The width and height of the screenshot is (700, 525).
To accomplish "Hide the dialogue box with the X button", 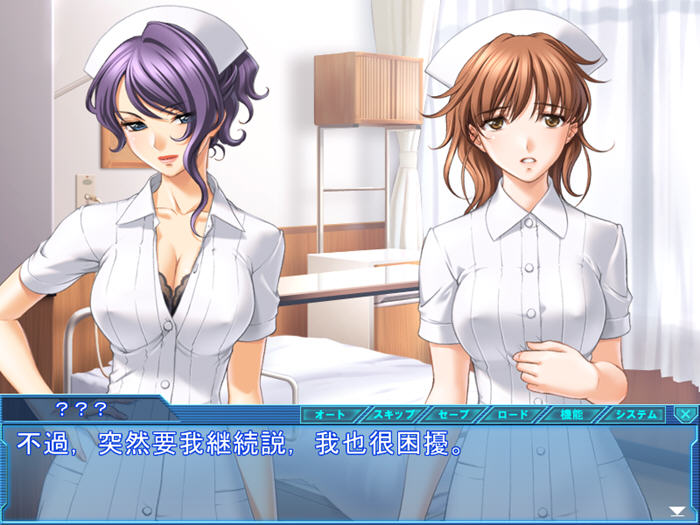I will click(x=685, y=413).
